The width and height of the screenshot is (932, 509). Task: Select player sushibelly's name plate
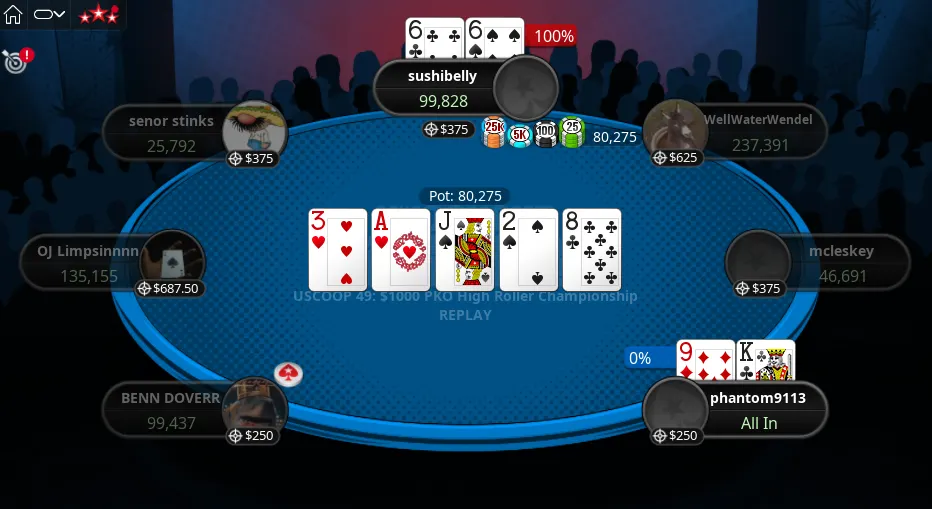click(442, 88)
